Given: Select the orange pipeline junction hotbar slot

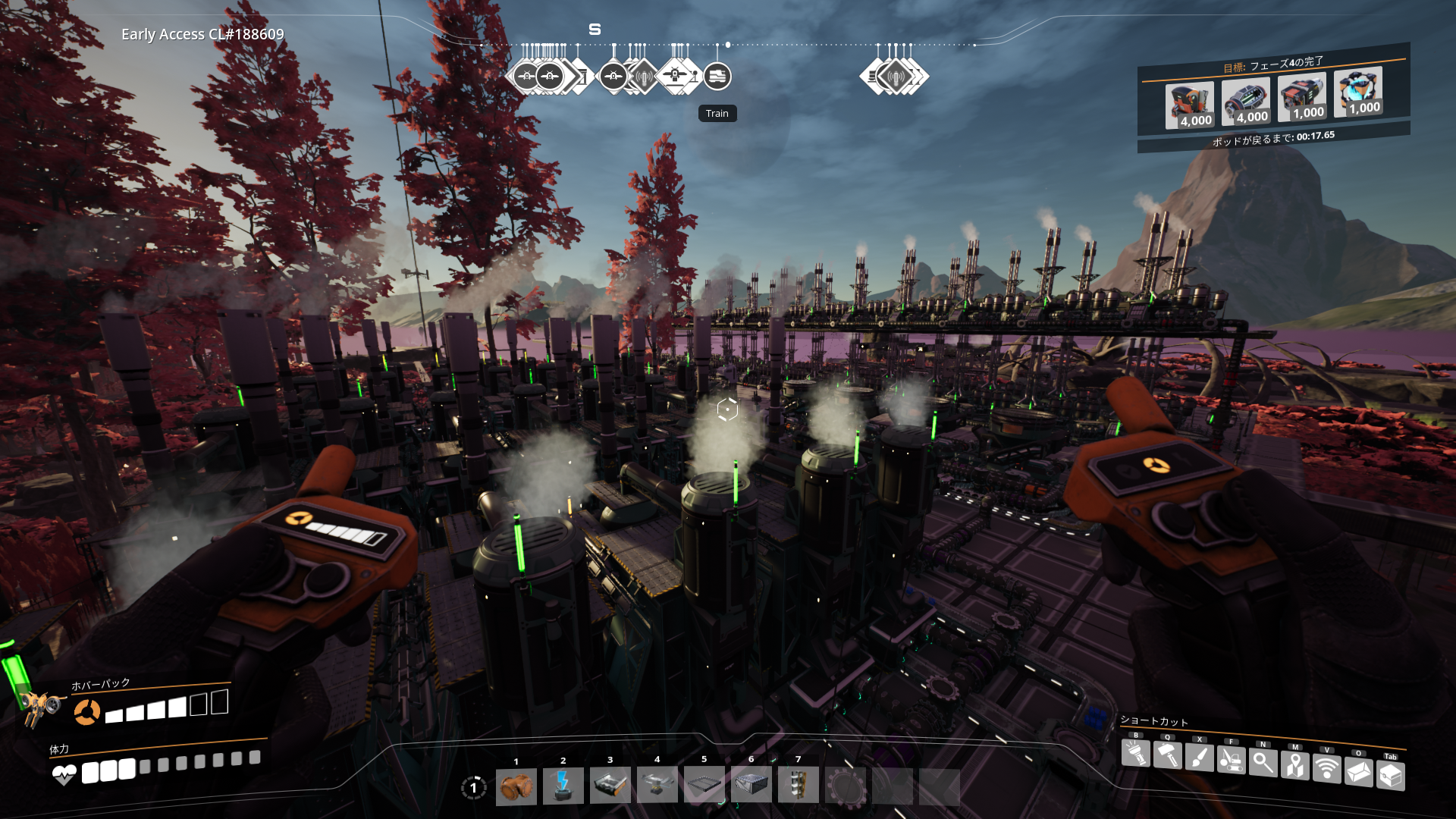Looking at the screenshot, I should click(516, 786).
